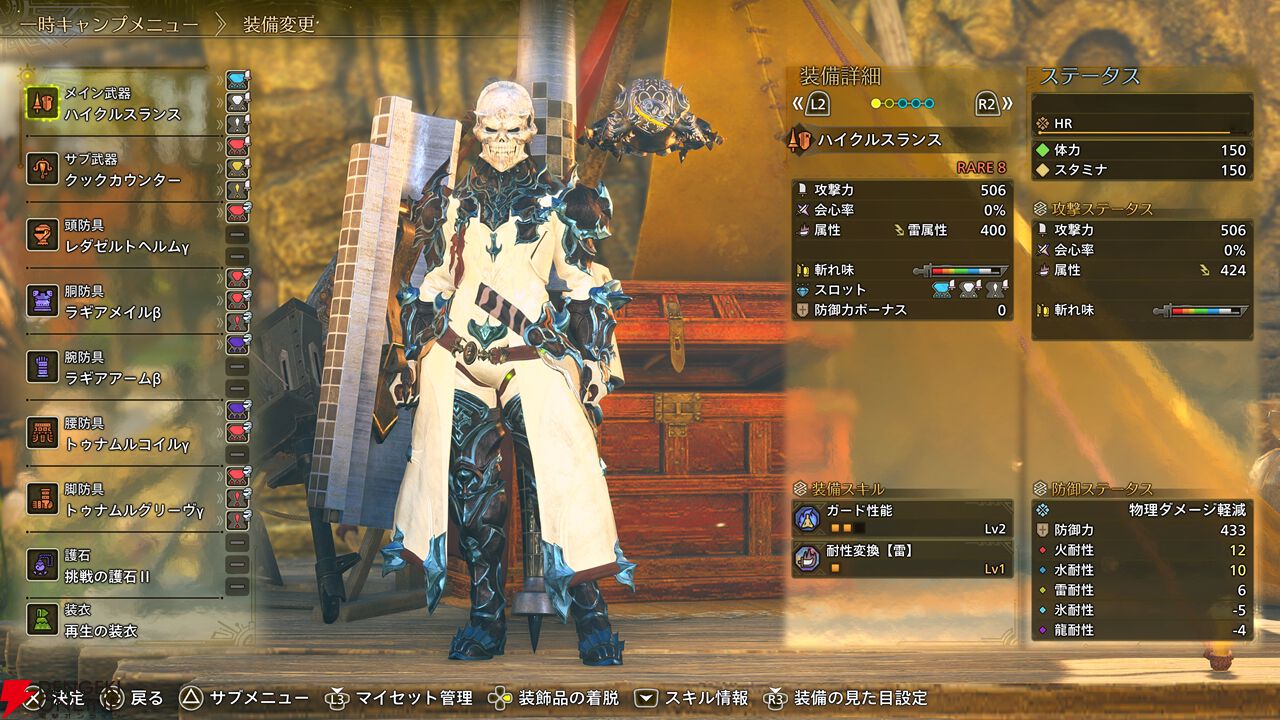Select head armor レダゼルトヘルムγ

(x=122, y=236)
